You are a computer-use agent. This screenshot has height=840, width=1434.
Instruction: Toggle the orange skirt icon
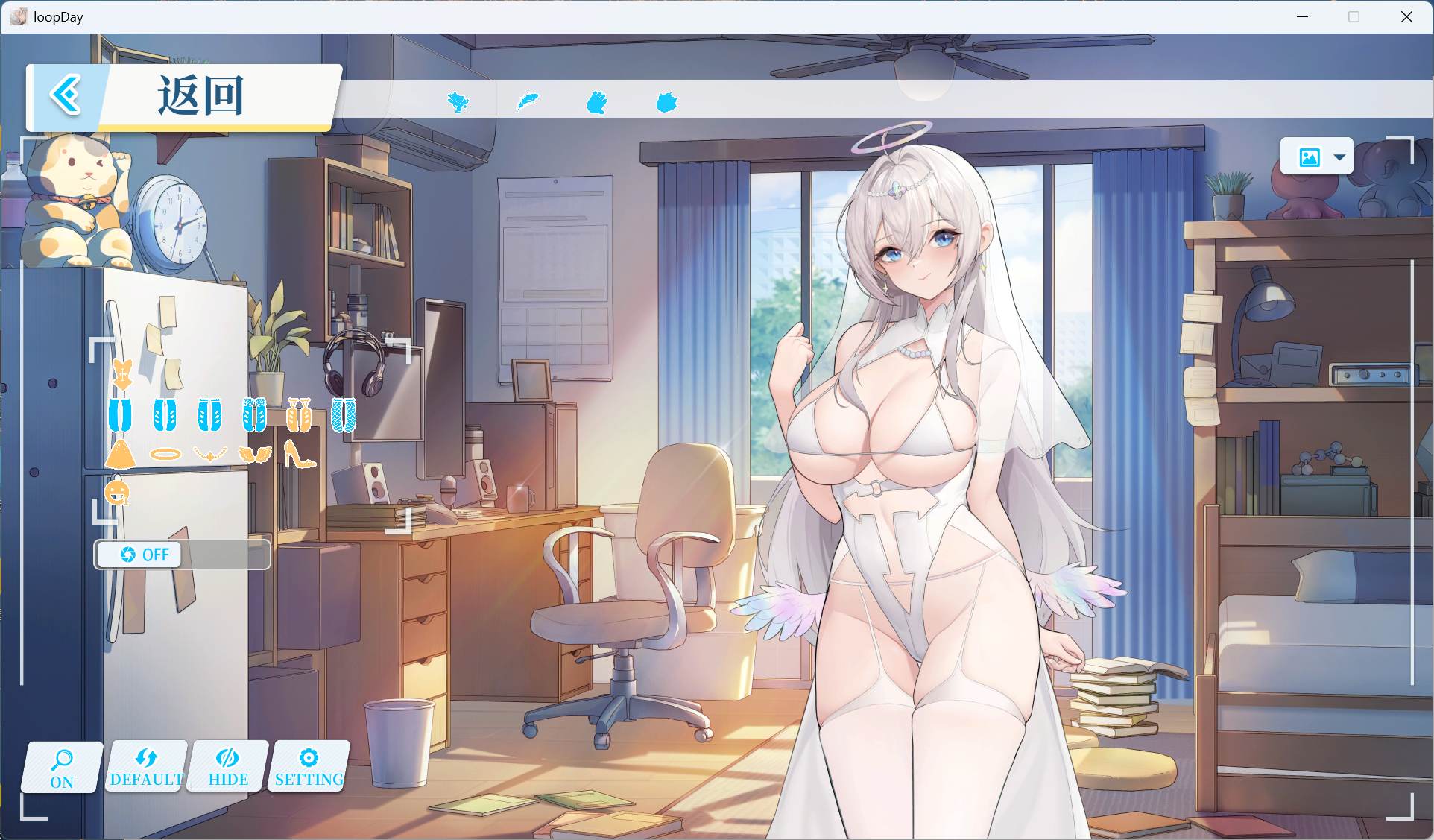click(120, 453)
